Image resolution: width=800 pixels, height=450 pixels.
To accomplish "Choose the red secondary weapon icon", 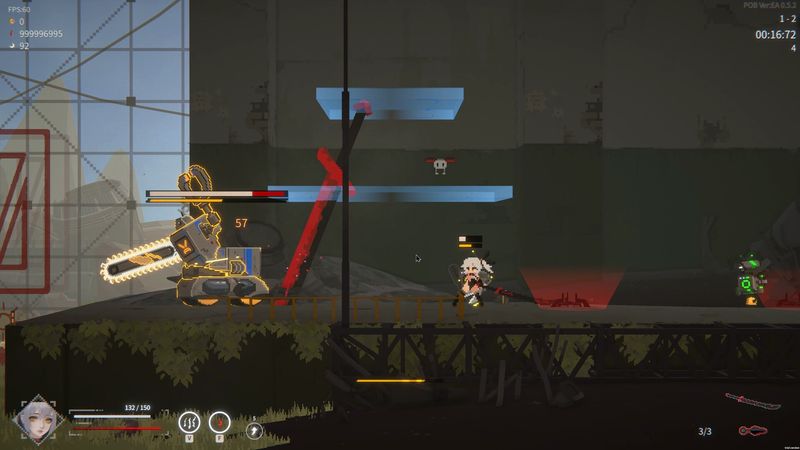I will (752, 431).
